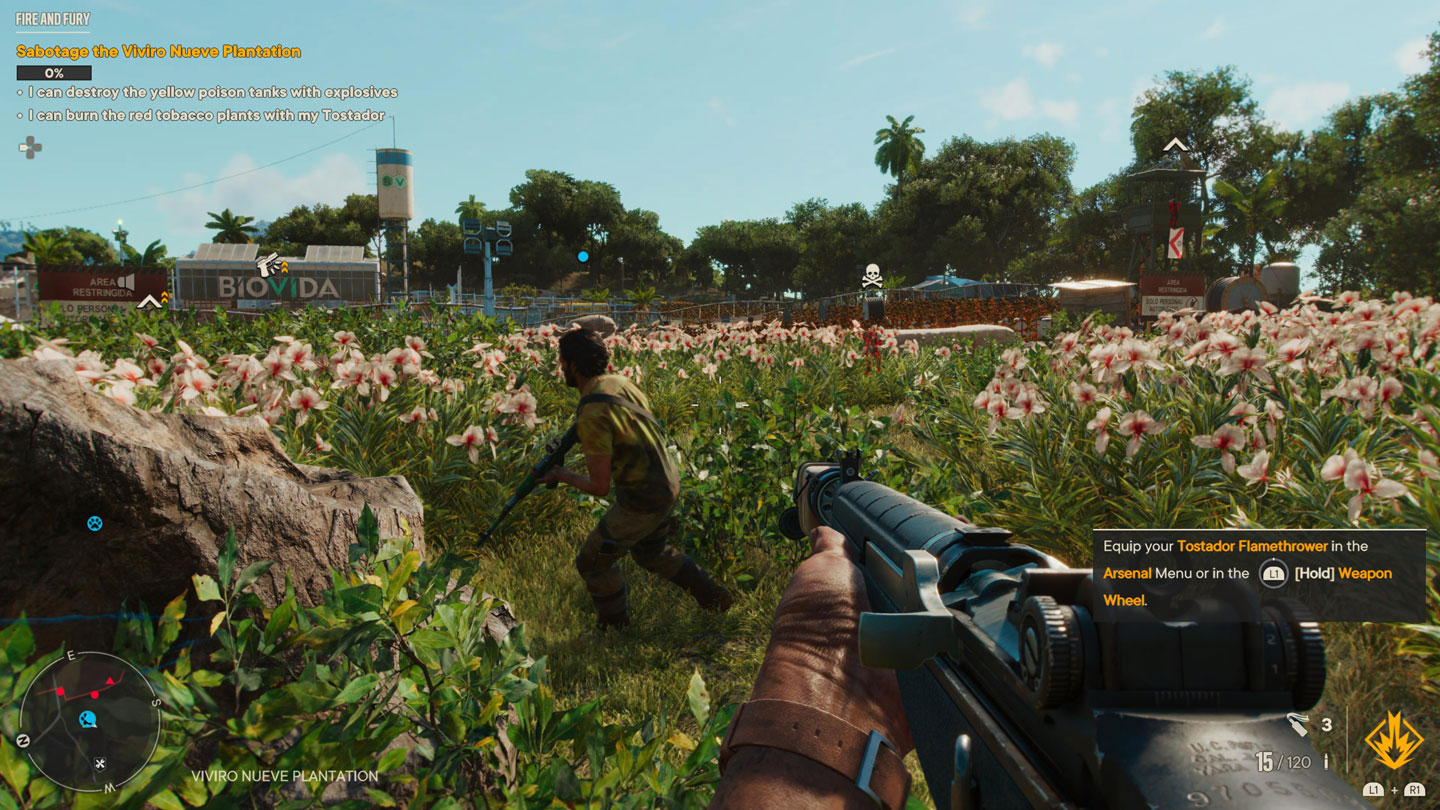Click the Tostador Flamethrower tutorial hint
1440x810 pixels.
point(1258,574)
